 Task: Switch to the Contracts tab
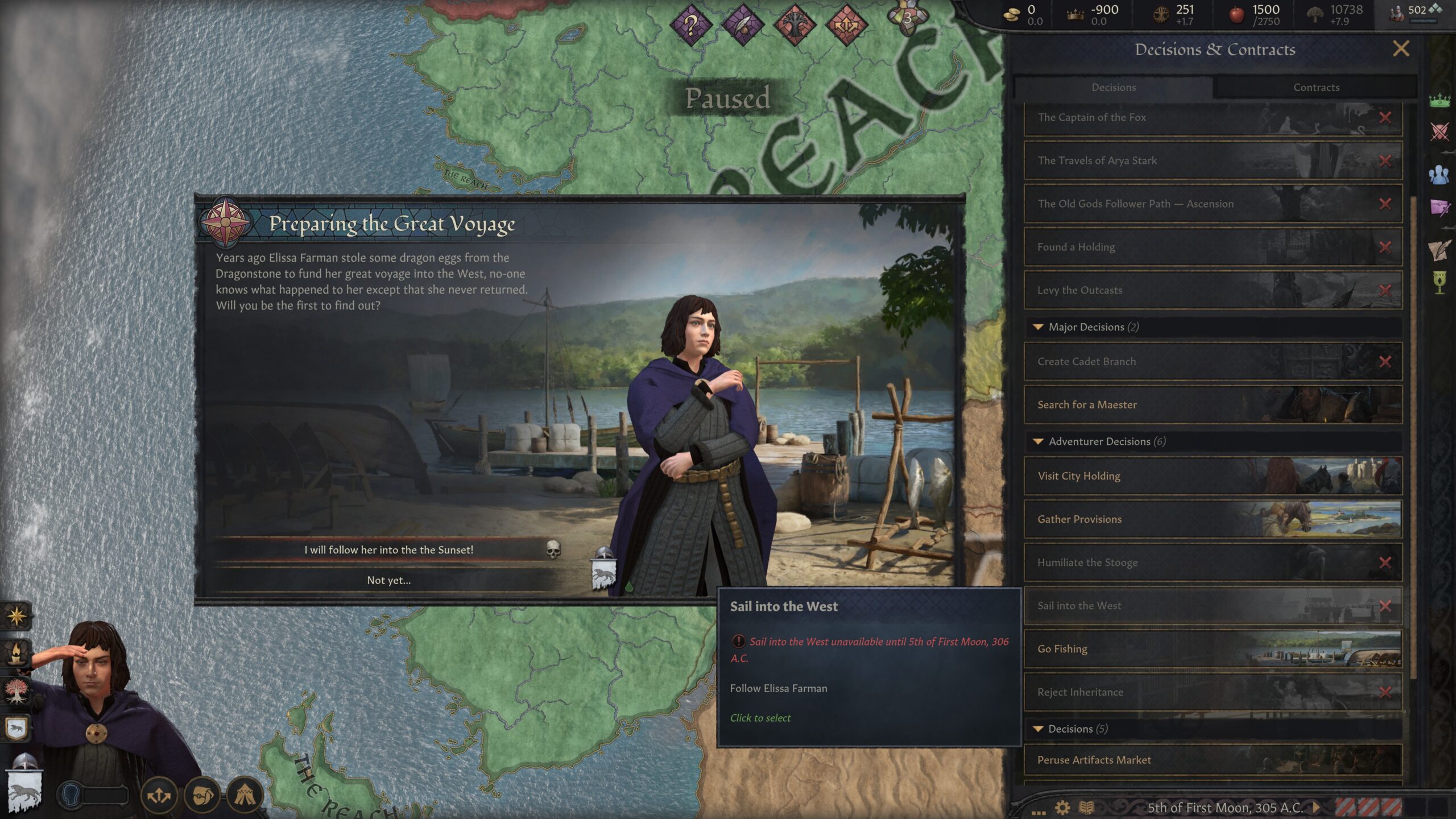tap(1316, 88)
